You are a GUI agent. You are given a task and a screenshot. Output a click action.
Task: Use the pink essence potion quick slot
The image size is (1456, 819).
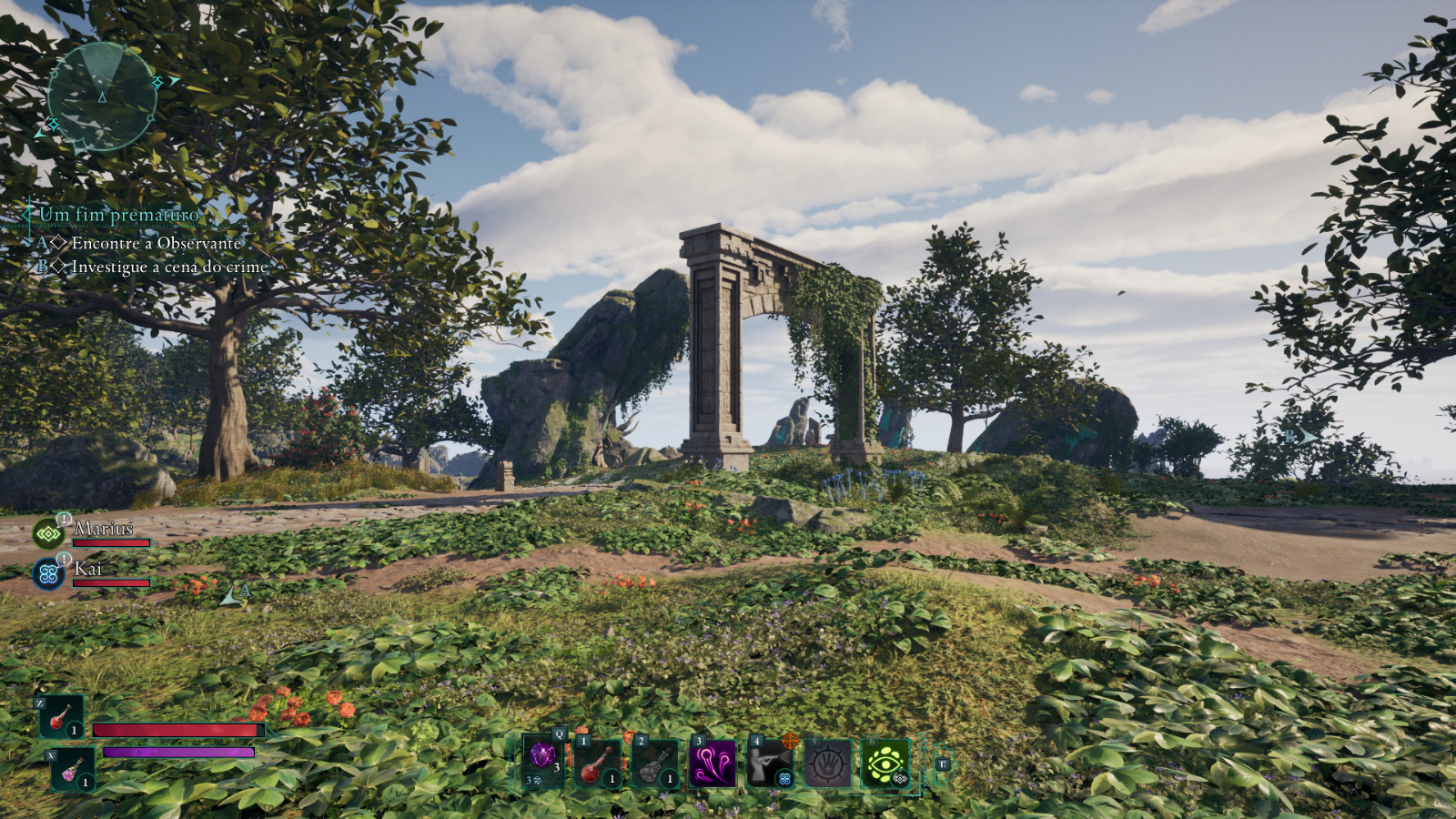[73, 770]
